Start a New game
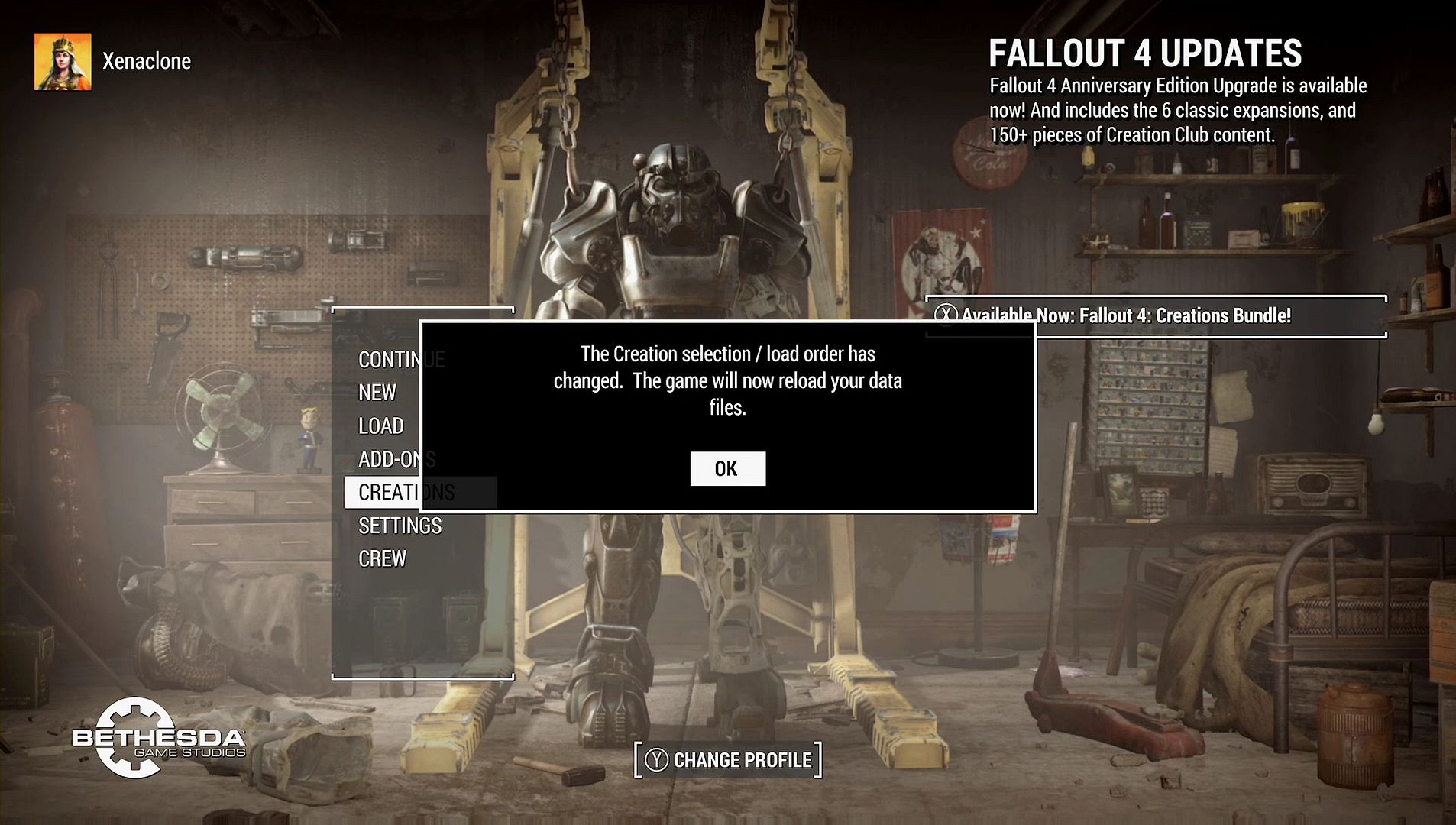 pos(377,393)
